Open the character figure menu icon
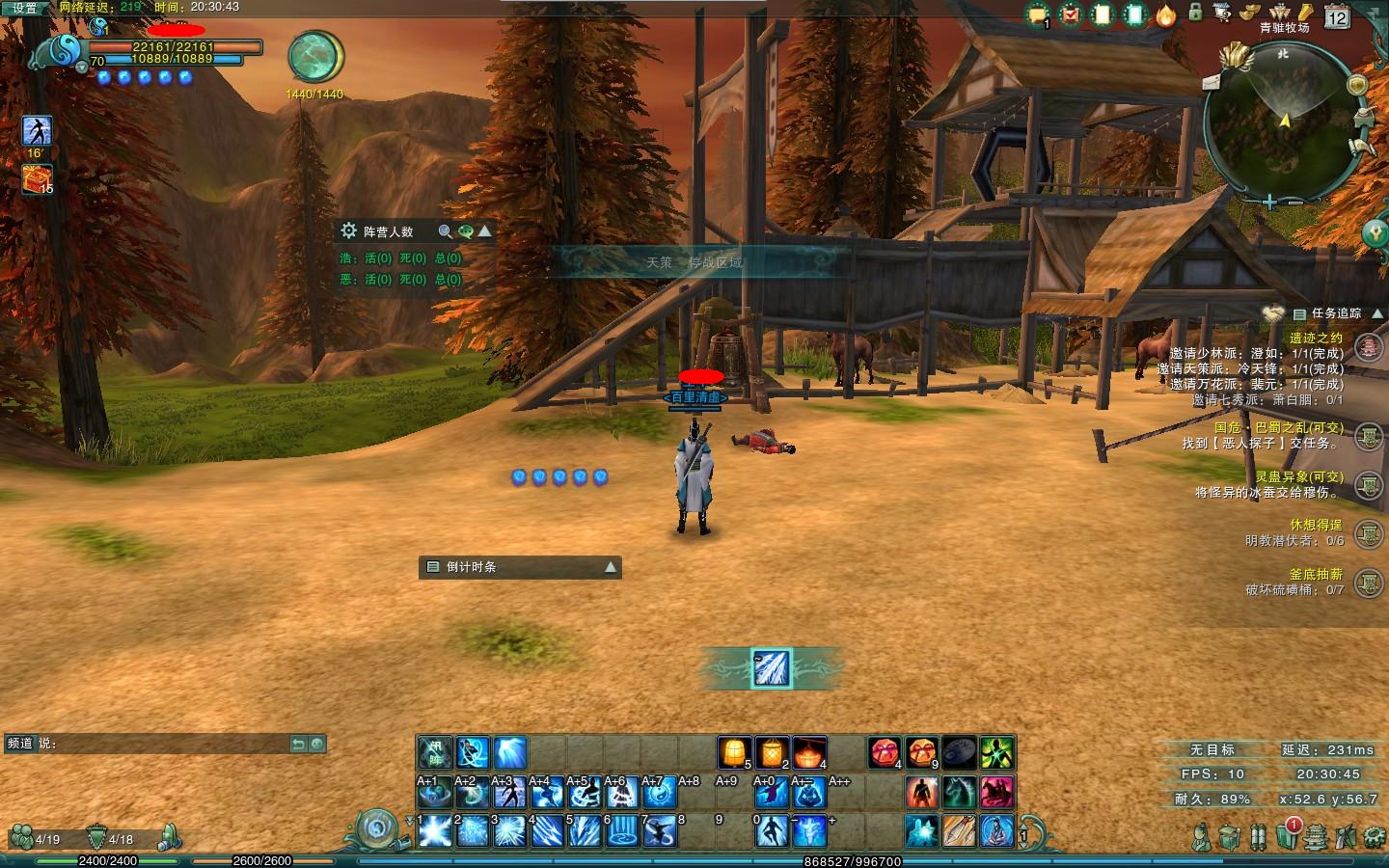Image resolution: width=1389 pixels, height=868 pixels. tap(1200, 836)
